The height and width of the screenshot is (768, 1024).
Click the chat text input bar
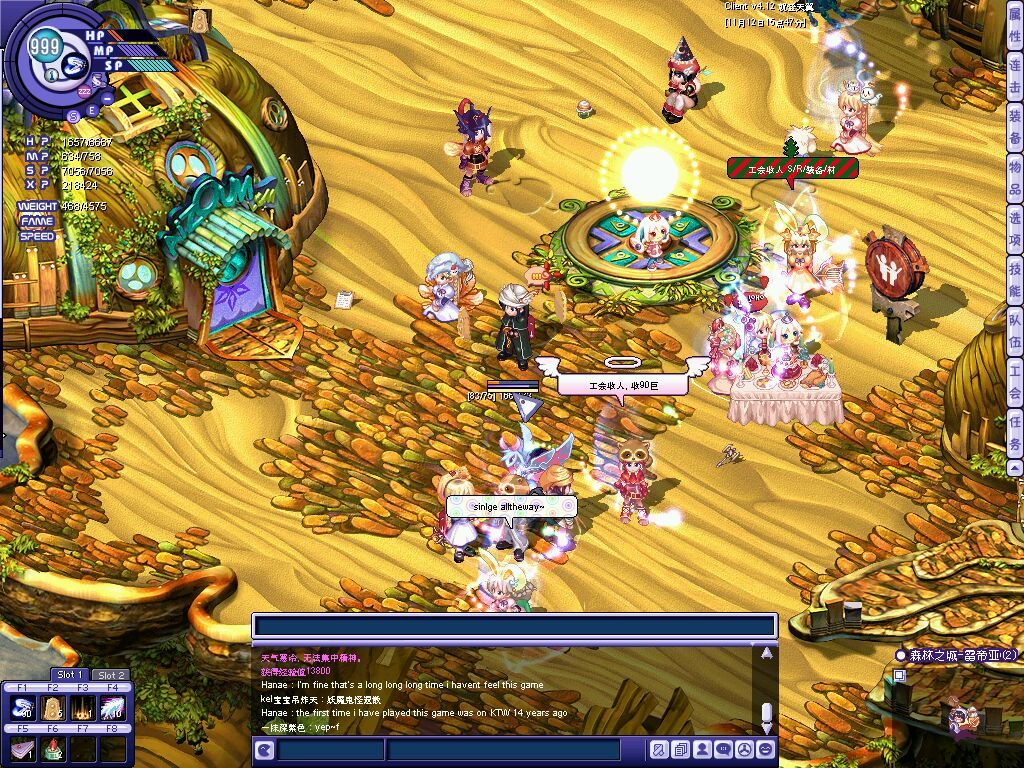[514, 626]
